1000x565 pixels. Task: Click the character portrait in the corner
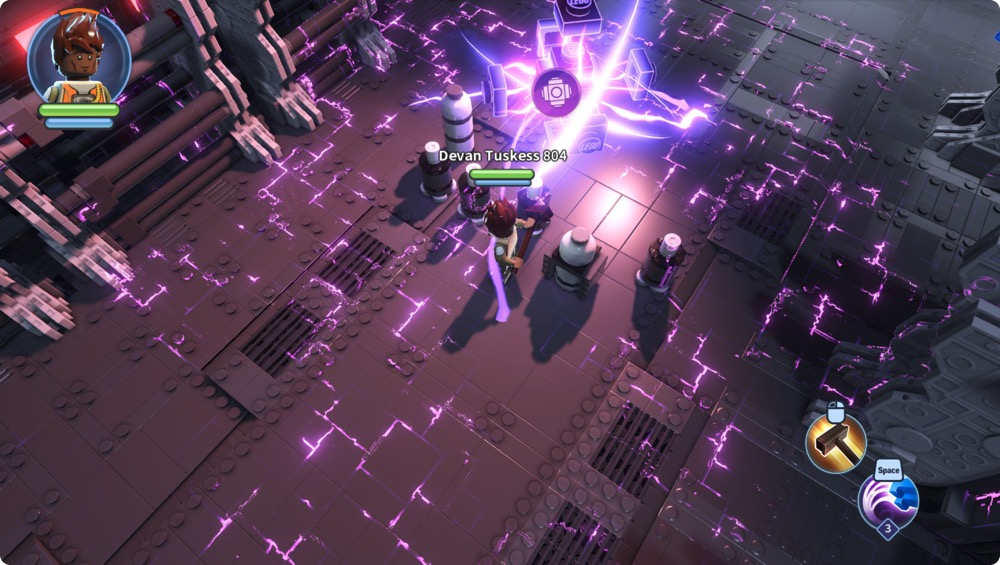click(x=78, y=57)
